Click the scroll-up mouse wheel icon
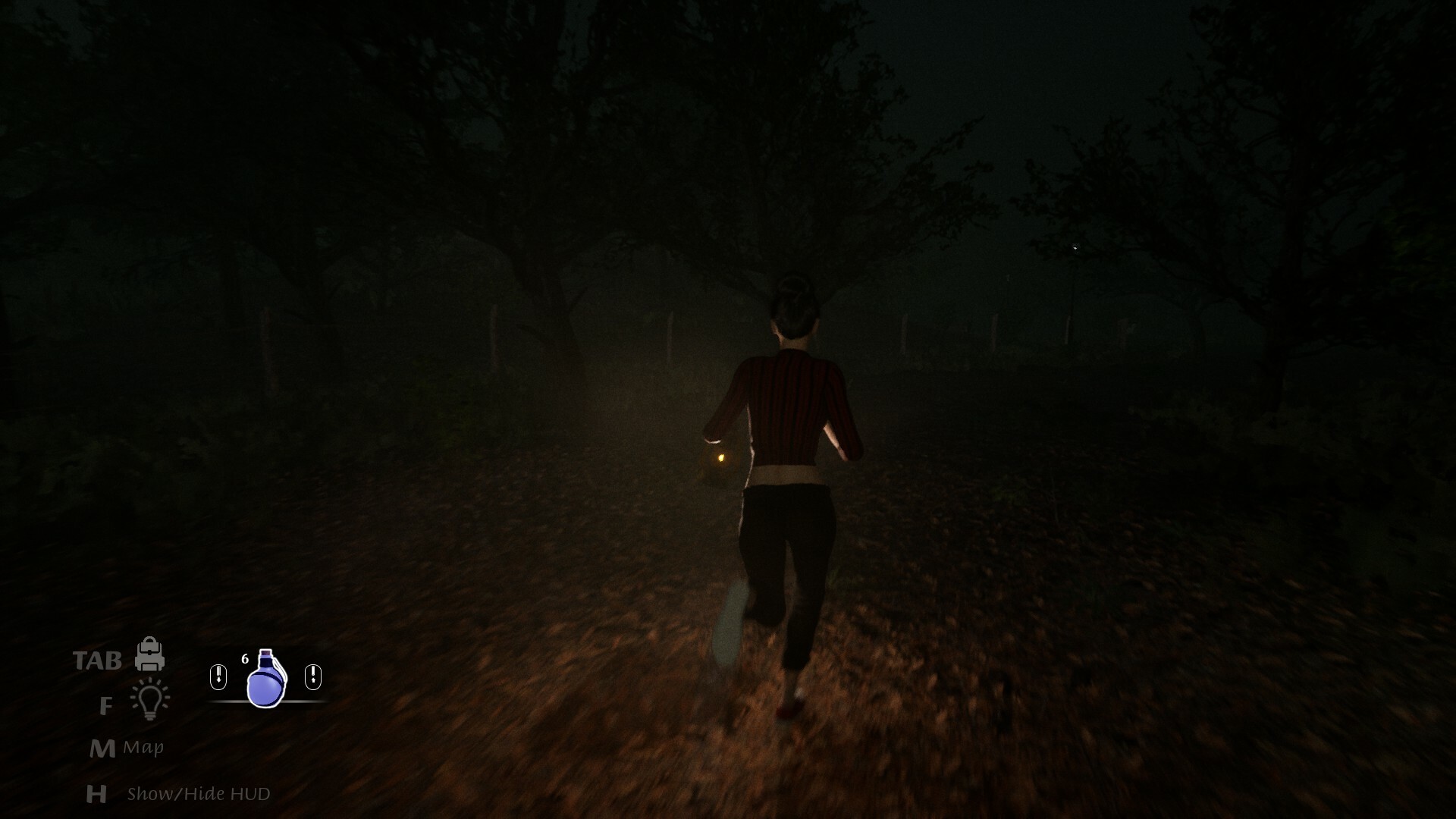Viewport: 1456px width, 819px height. coord(312,676)
